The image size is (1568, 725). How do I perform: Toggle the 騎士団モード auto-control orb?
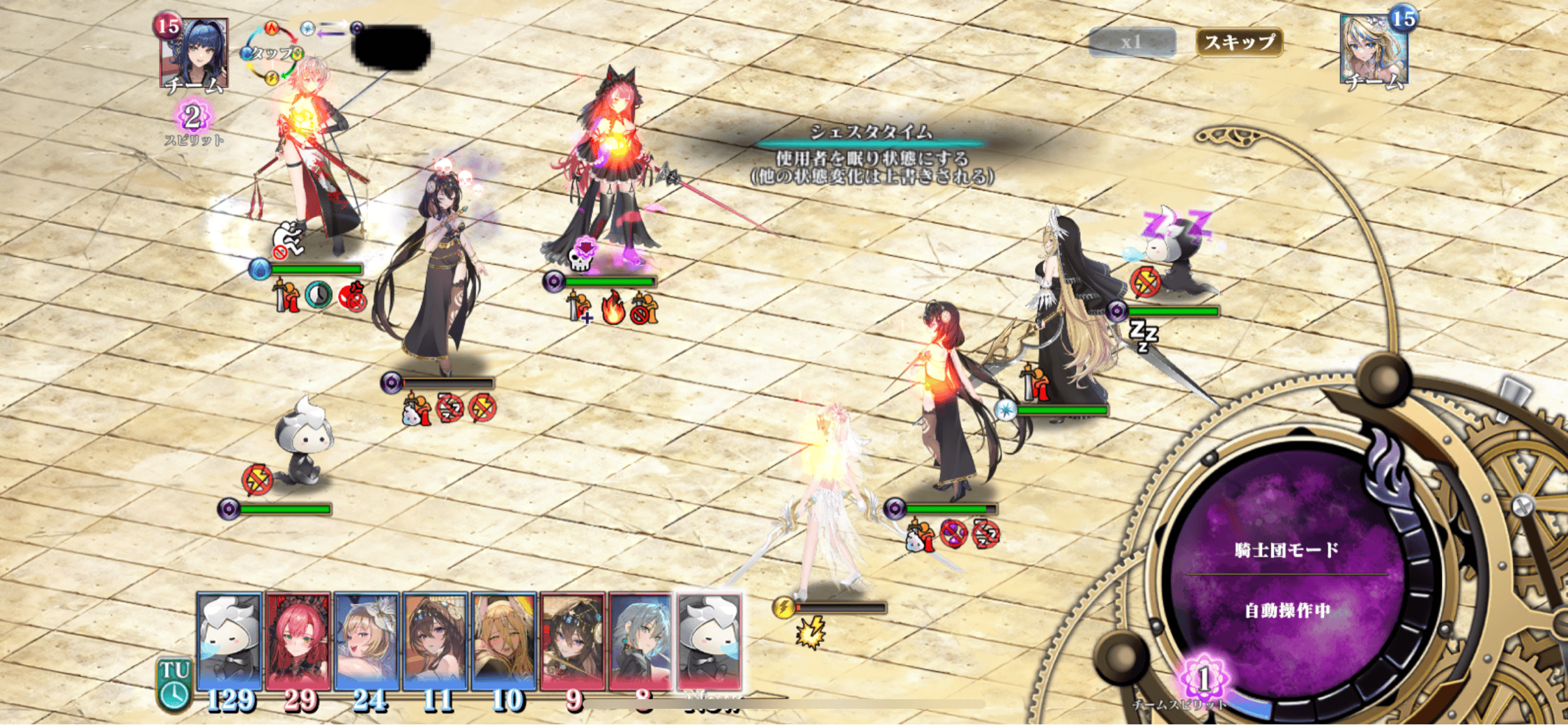(1286, 579)
